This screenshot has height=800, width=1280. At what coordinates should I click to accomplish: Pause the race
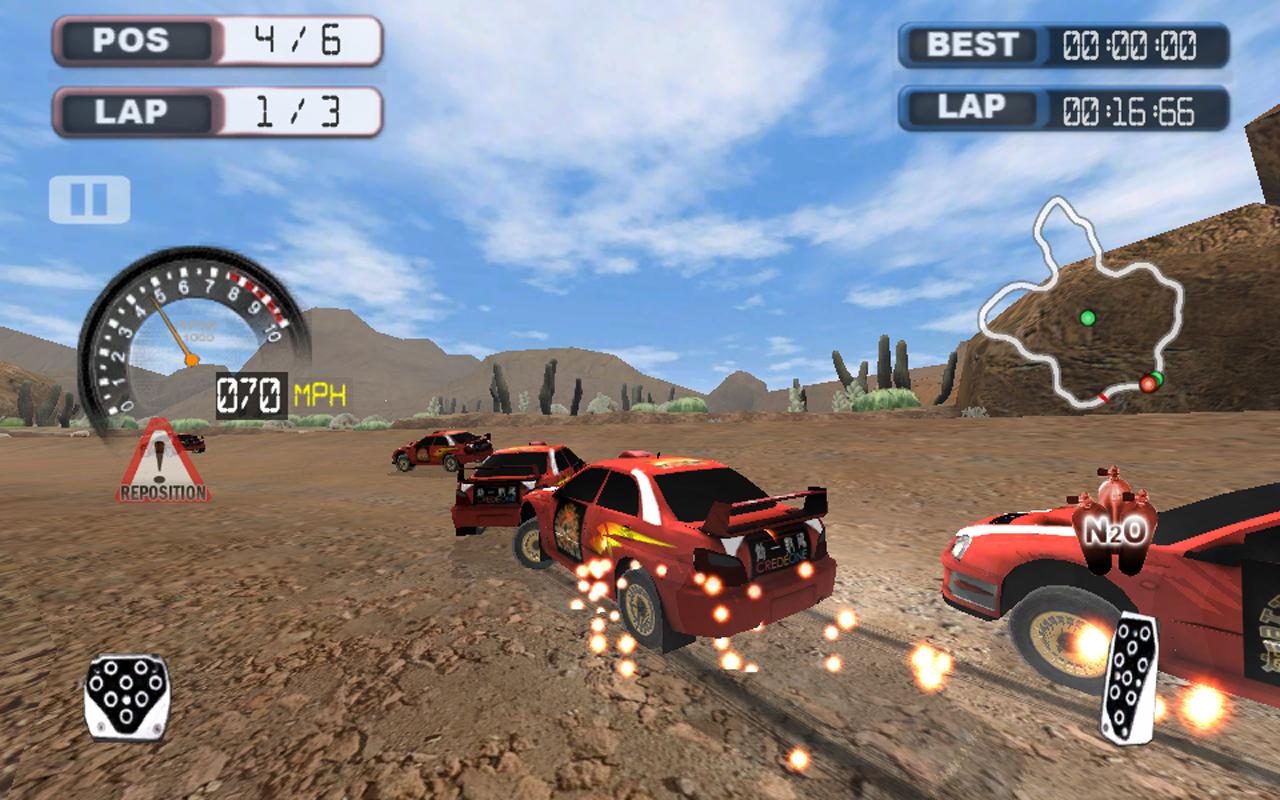point(89,199)
